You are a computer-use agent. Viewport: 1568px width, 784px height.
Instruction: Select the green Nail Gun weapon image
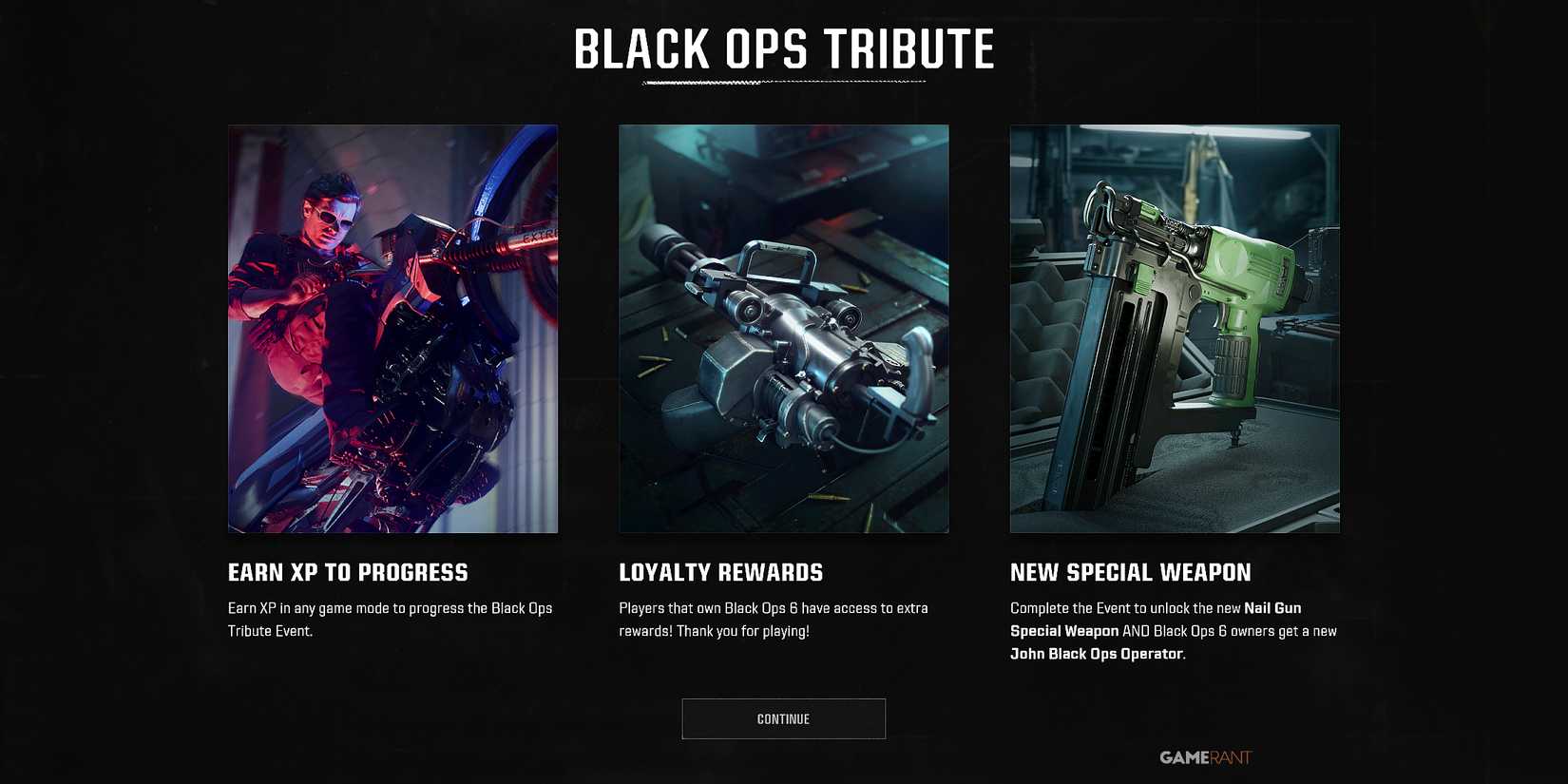[1175, 328]
